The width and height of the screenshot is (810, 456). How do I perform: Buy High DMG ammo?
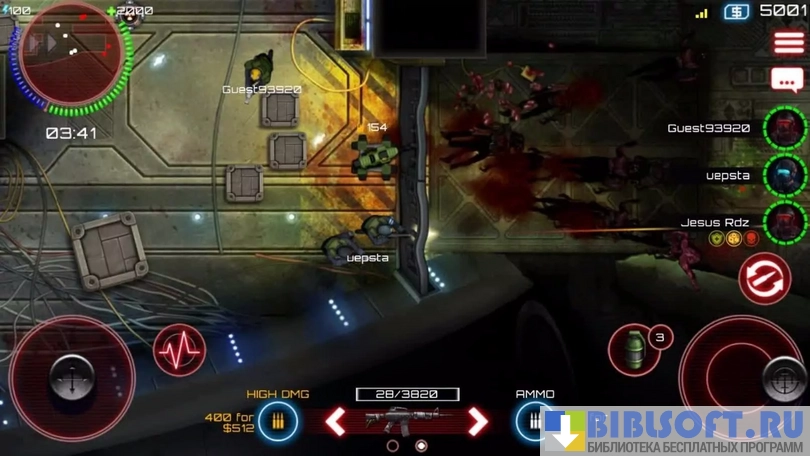[x=277, y=421]
